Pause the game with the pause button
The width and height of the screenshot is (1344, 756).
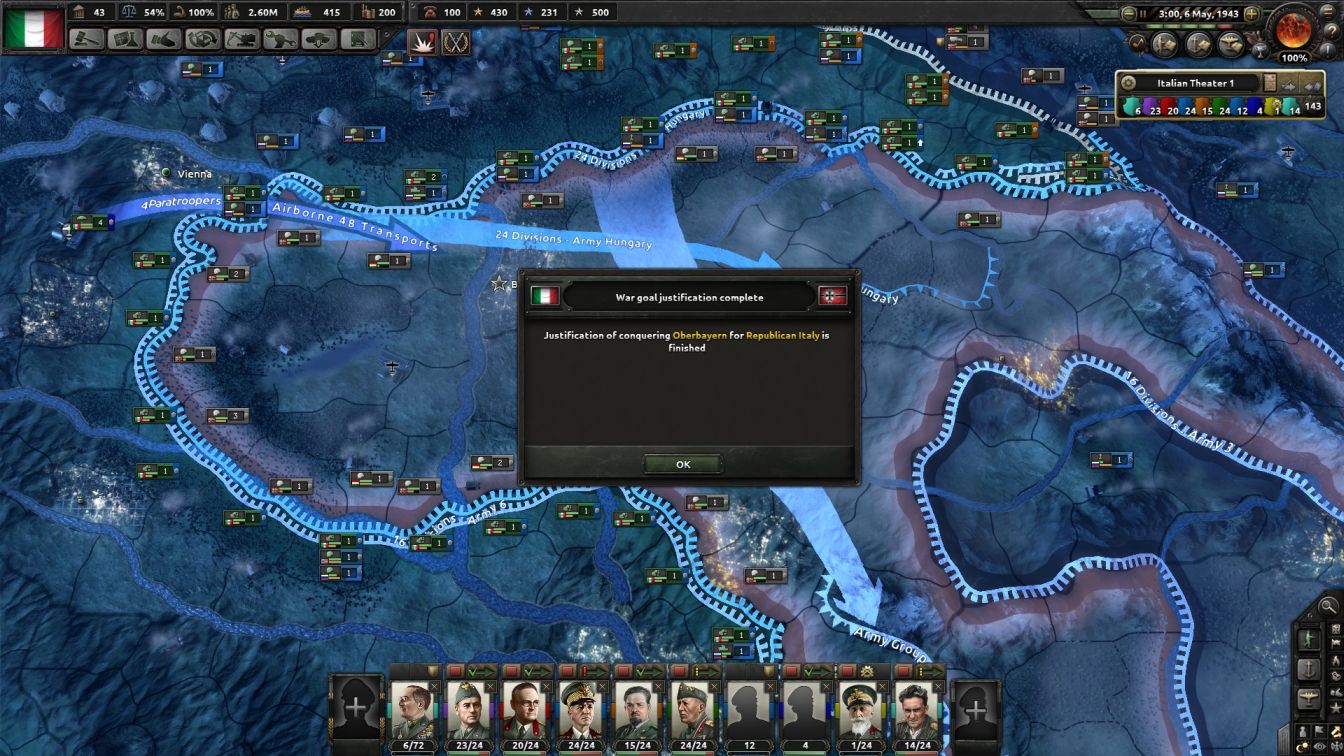pos(1144,13)
